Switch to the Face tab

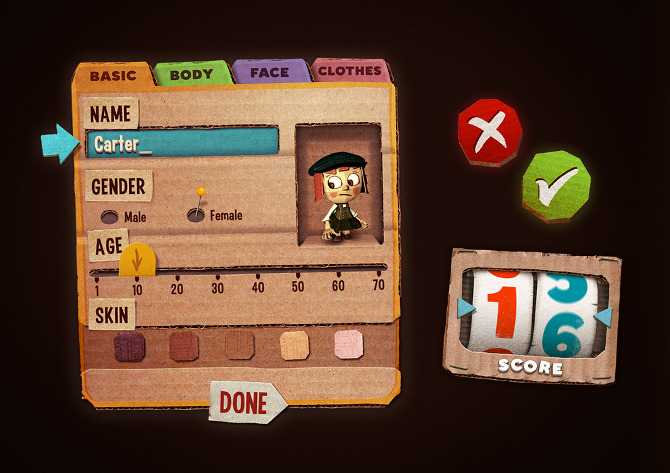(270, 72)
